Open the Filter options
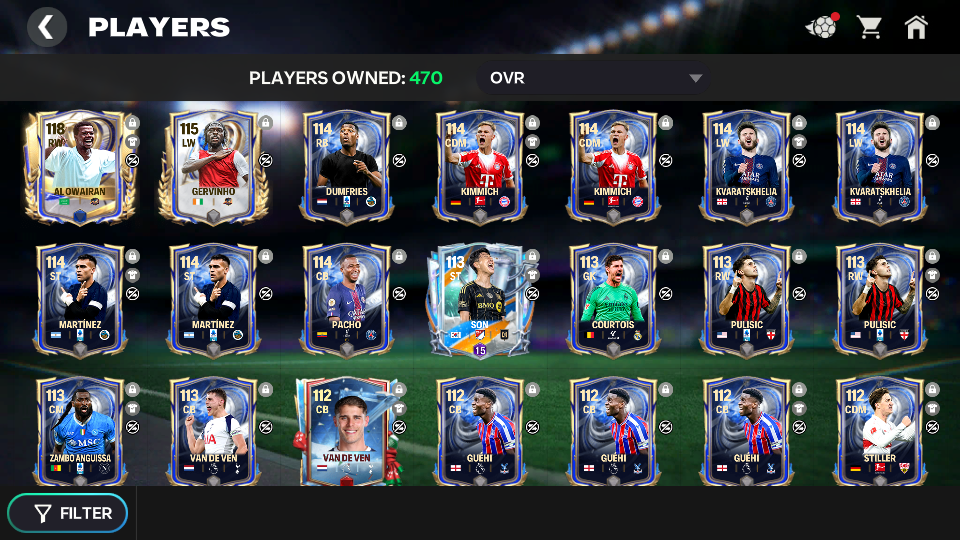 pos(68,513)
